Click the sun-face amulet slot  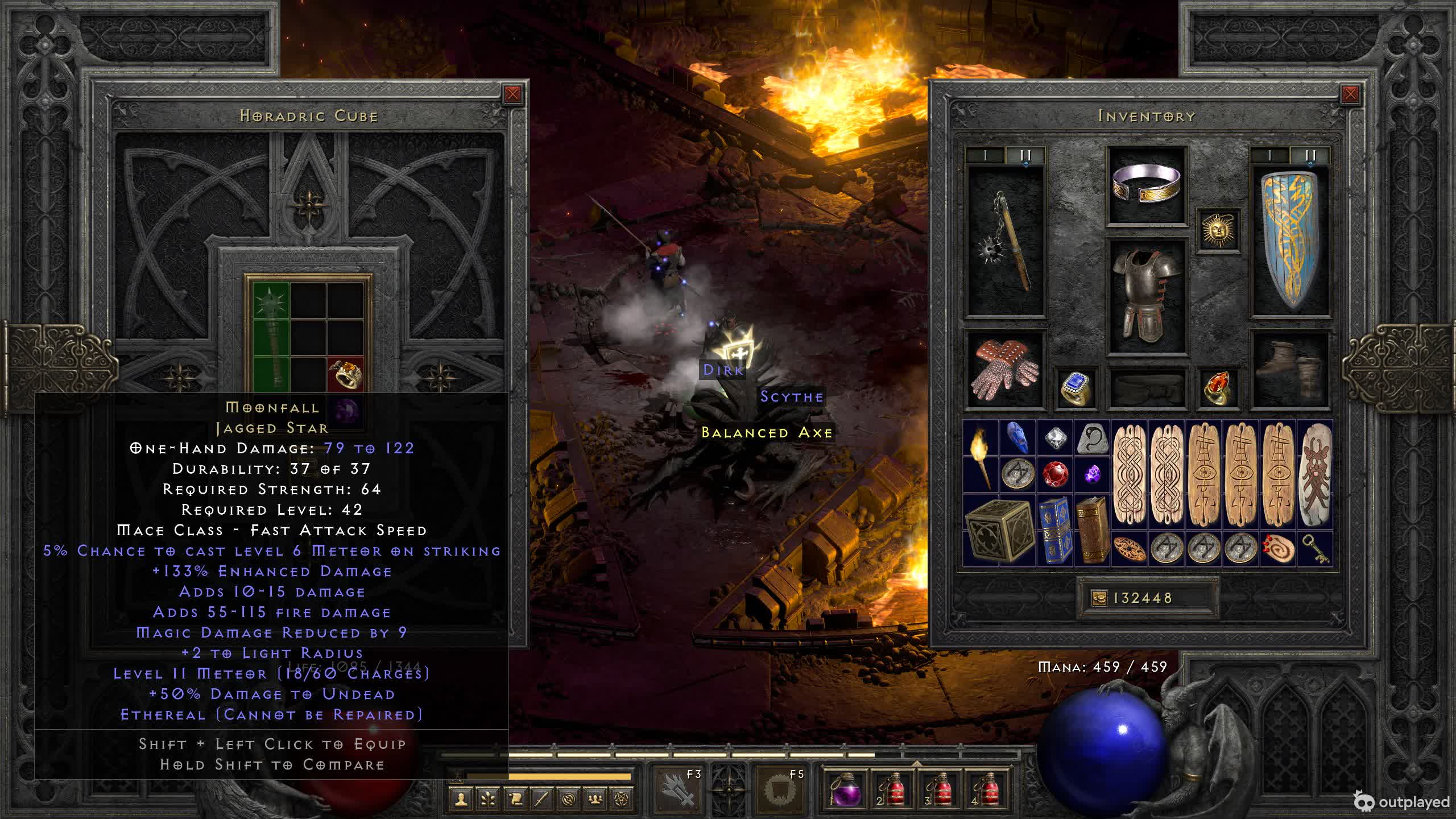pos(1218,230)
